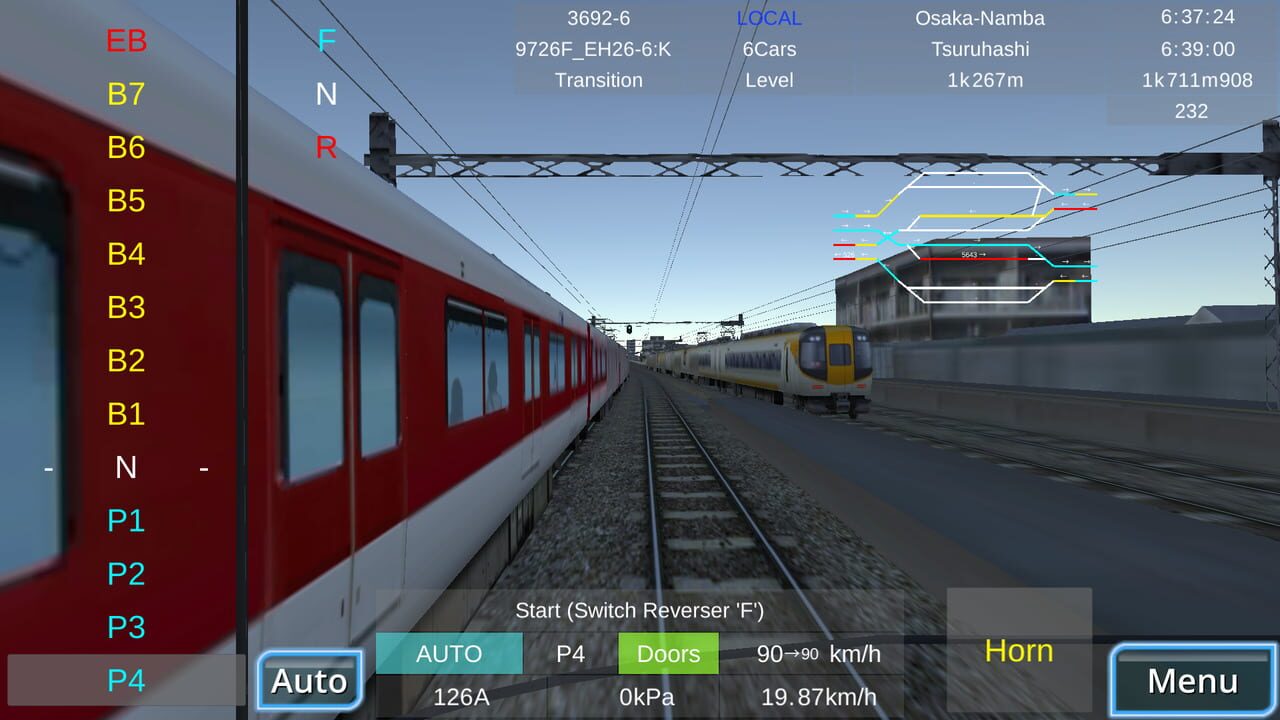This screenshot has width=1280, height=720.
Task: Select brake notch B7
Action: coord(126,94)
